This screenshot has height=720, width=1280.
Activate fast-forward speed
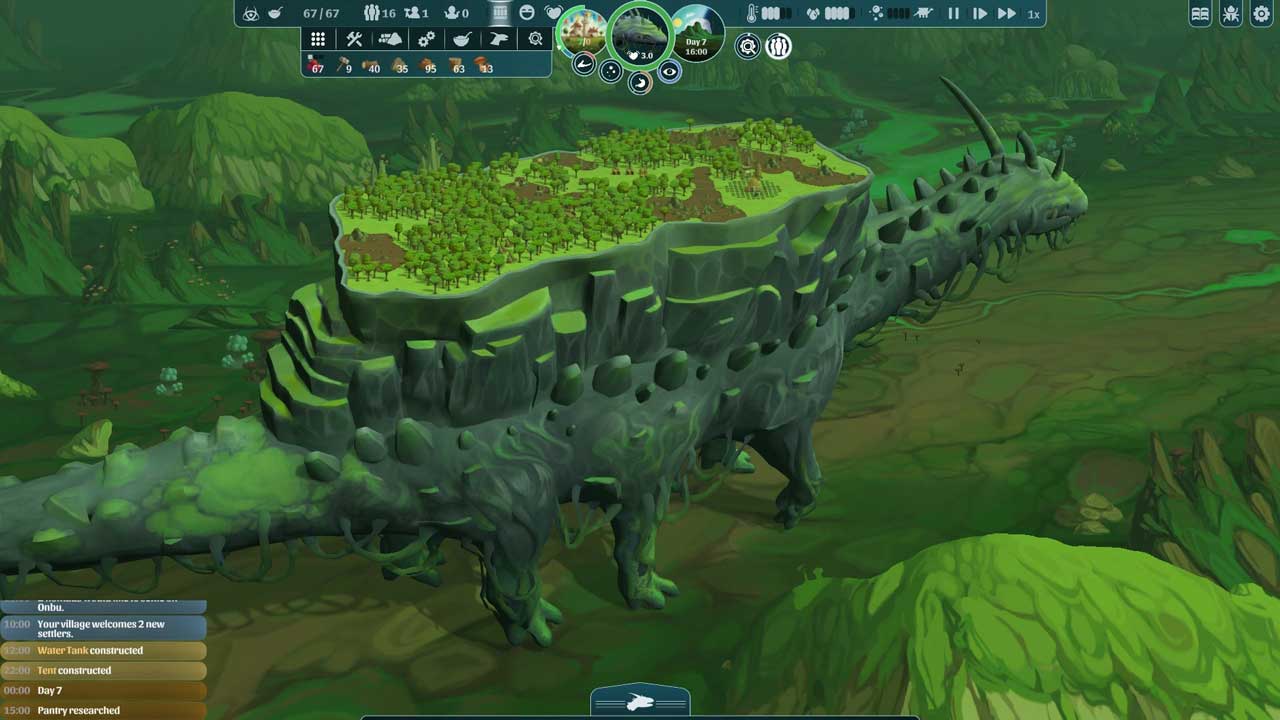click(x=1007, y=14)
